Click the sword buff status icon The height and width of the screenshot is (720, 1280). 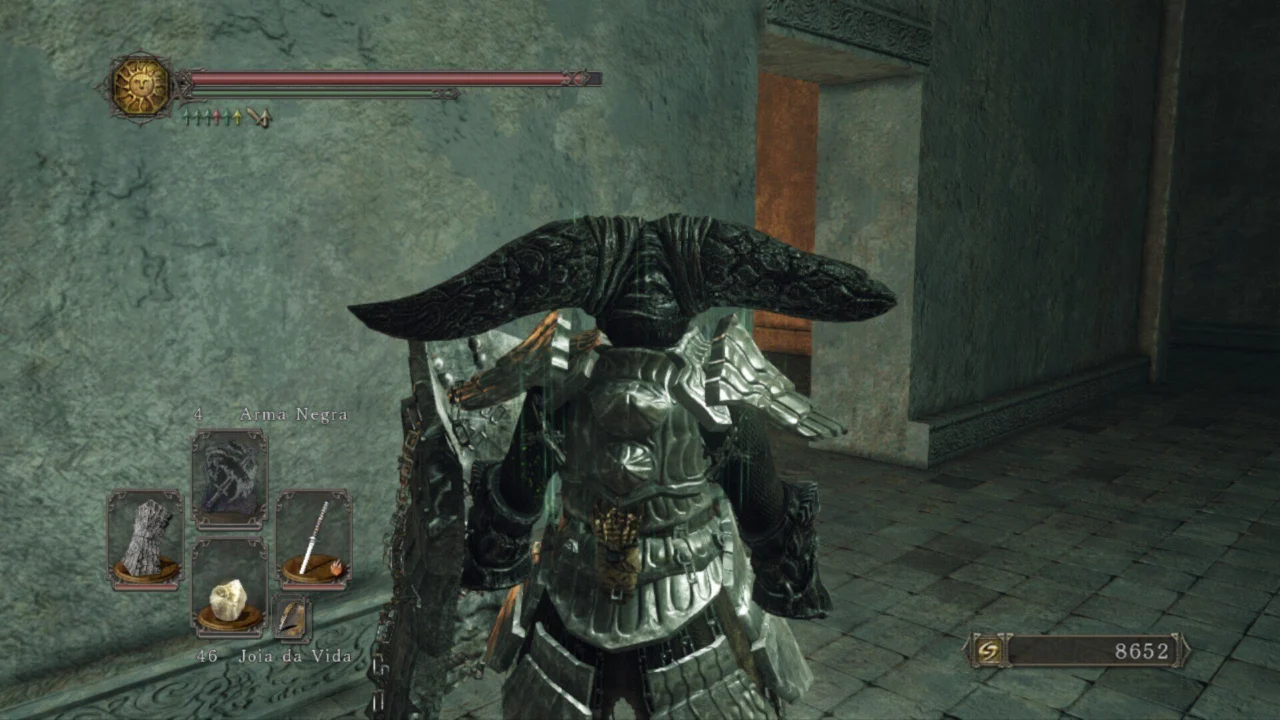(x=259, y=118)
